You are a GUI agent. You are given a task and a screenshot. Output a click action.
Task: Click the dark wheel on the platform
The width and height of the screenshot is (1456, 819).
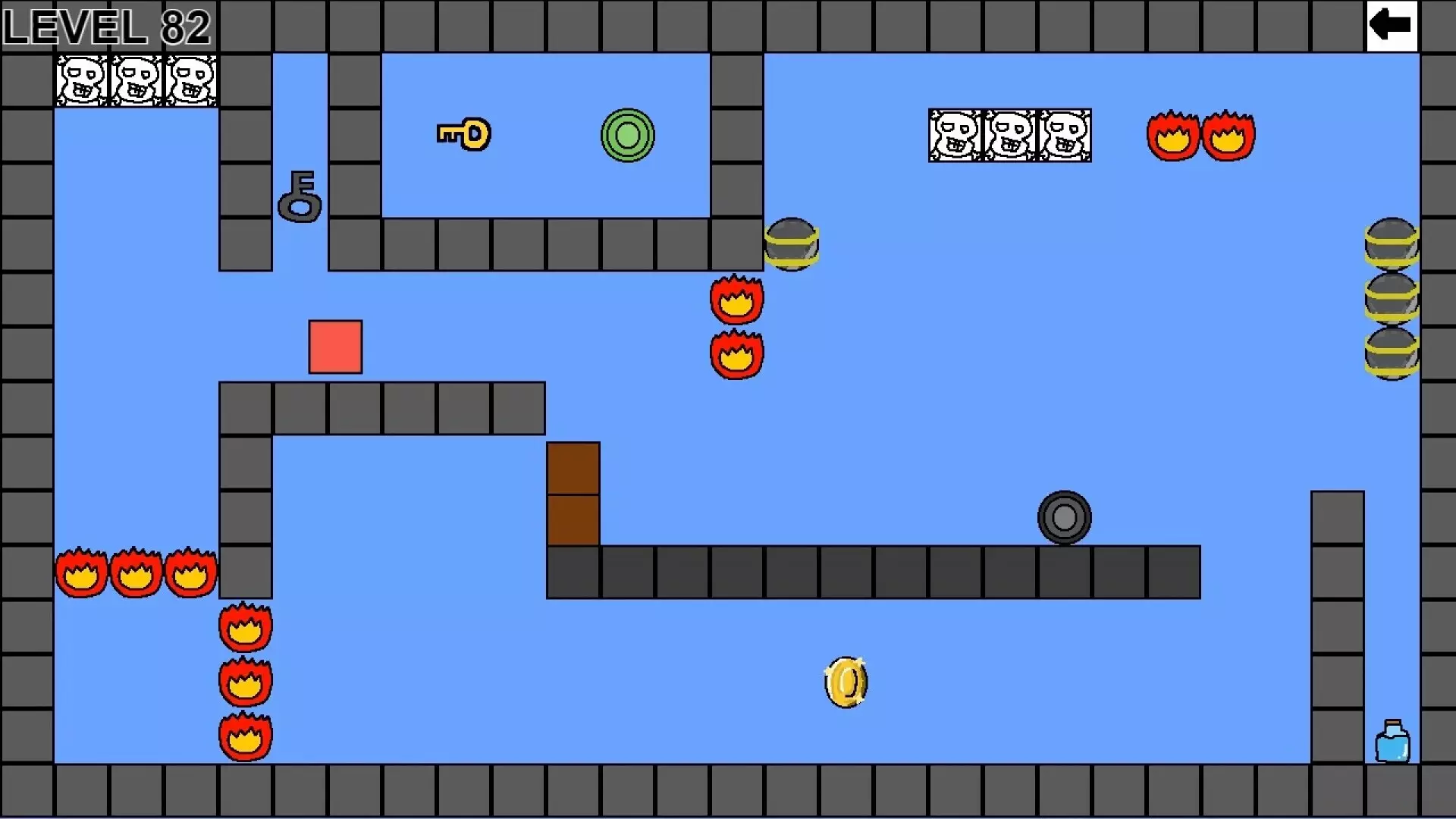1063,516
